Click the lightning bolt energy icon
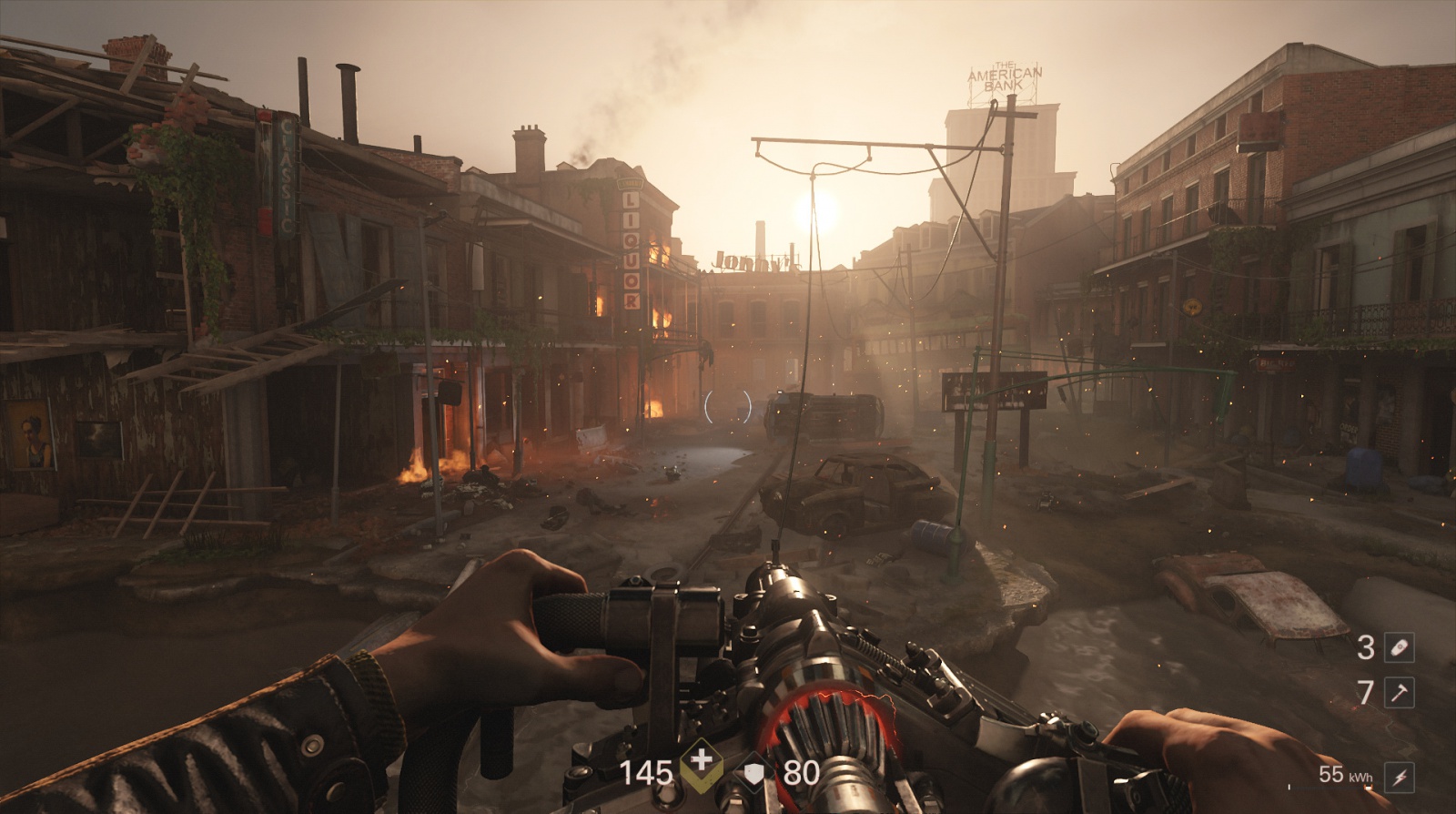Image resolution: width=1456 pixels, height=814 pixels. coord(1401,778)
